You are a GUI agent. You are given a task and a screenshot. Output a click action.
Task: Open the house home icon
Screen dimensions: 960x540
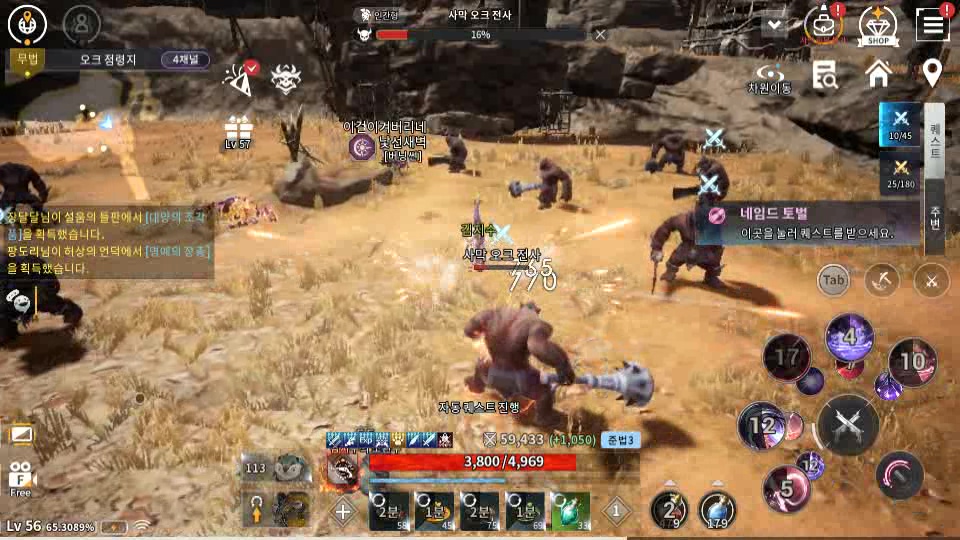click(878, 74)
